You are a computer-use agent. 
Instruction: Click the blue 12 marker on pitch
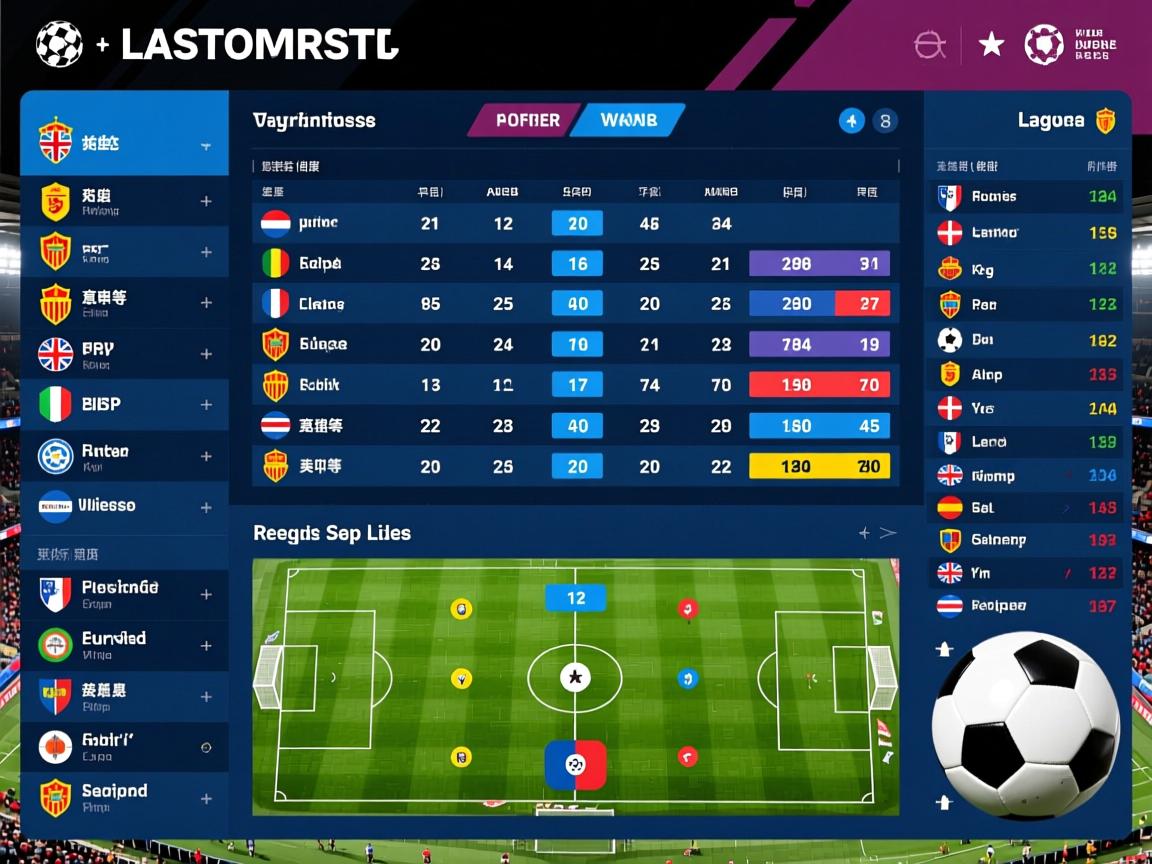(575, 598)
